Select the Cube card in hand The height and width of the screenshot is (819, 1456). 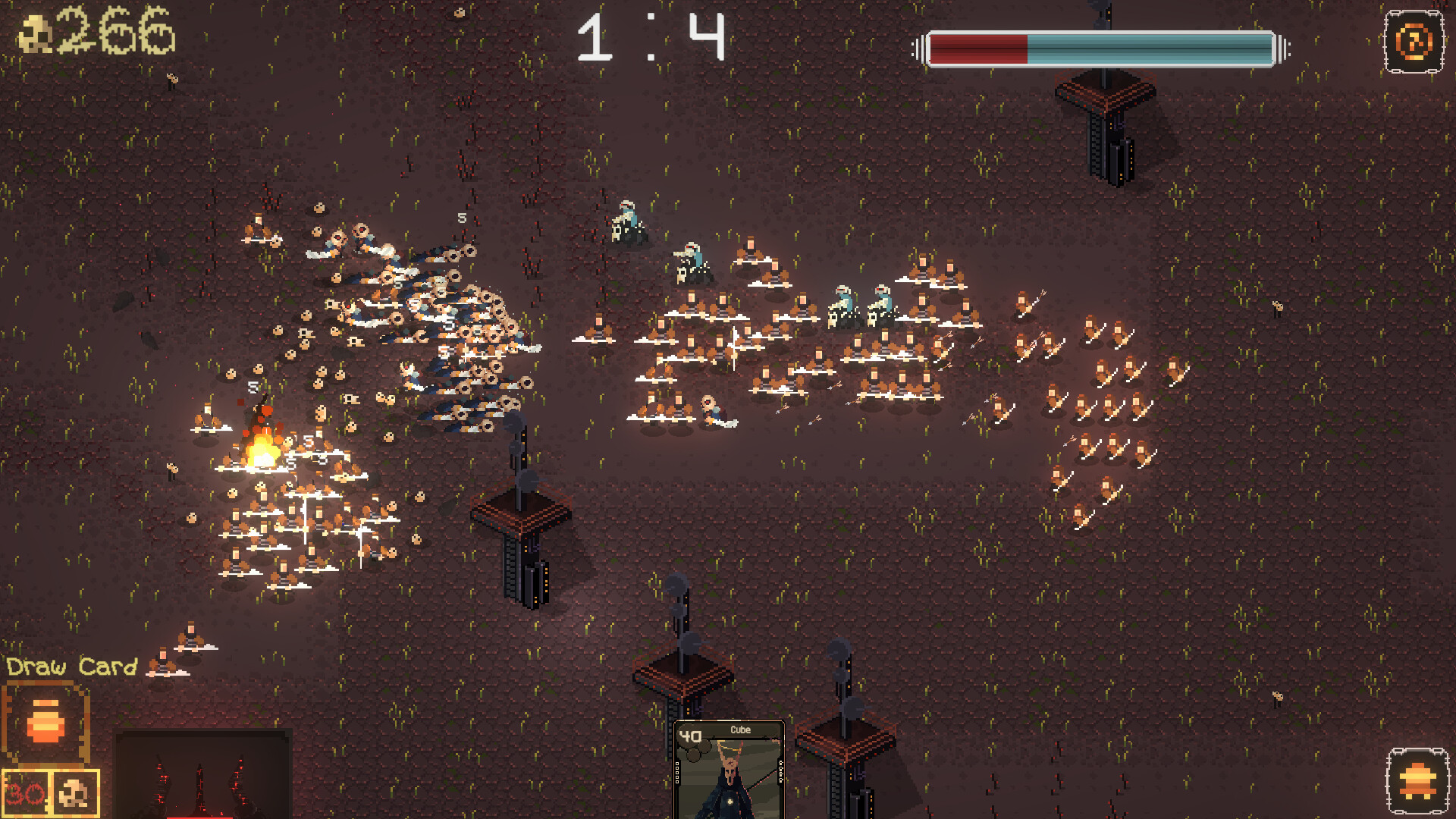click(x=729, y=769)
